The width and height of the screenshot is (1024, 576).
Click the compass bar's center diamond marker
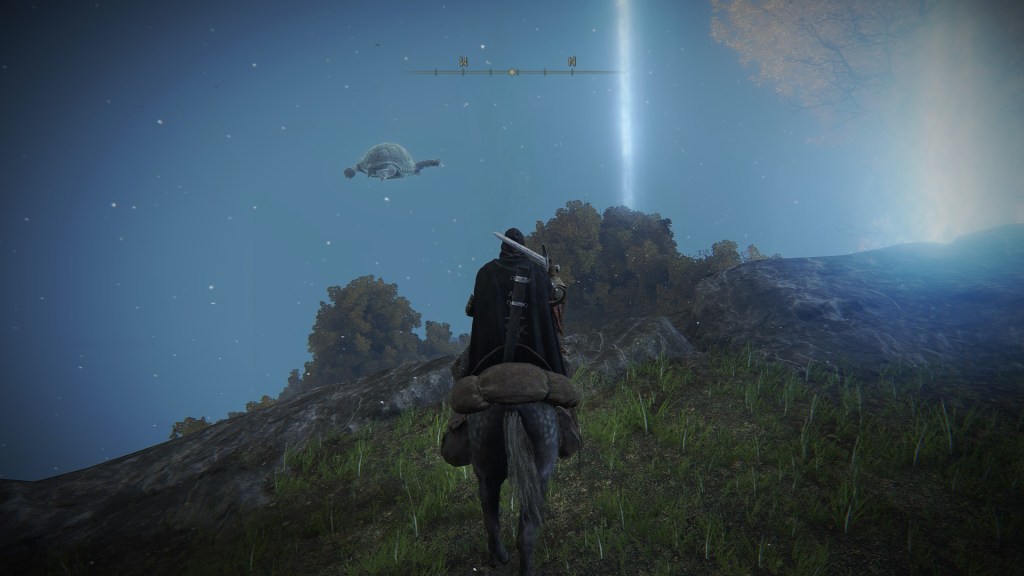[x=513, y=72]
